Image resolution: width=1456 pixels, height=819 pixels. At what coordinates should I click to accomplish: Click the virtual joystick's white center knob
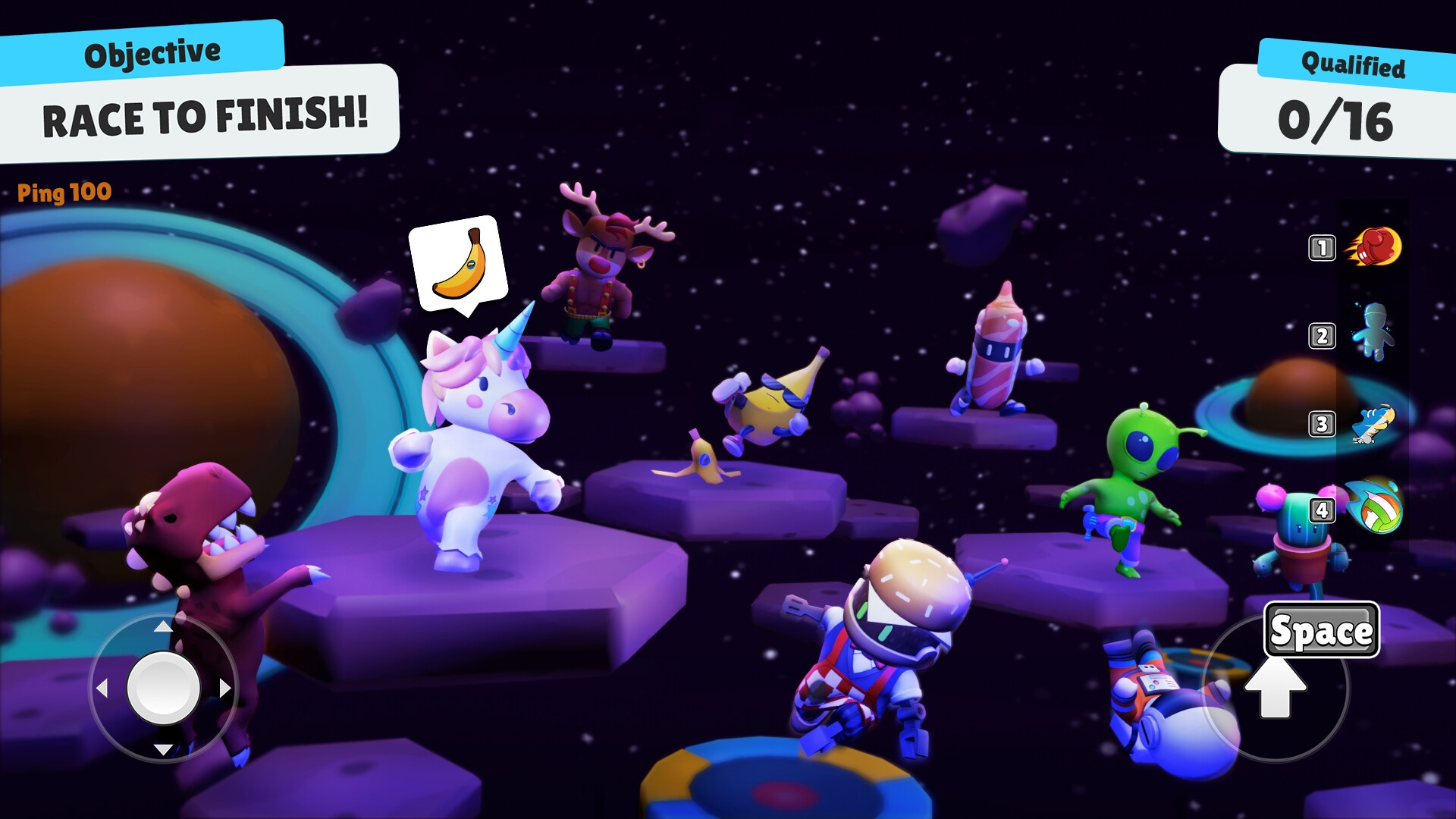[163, 687]
